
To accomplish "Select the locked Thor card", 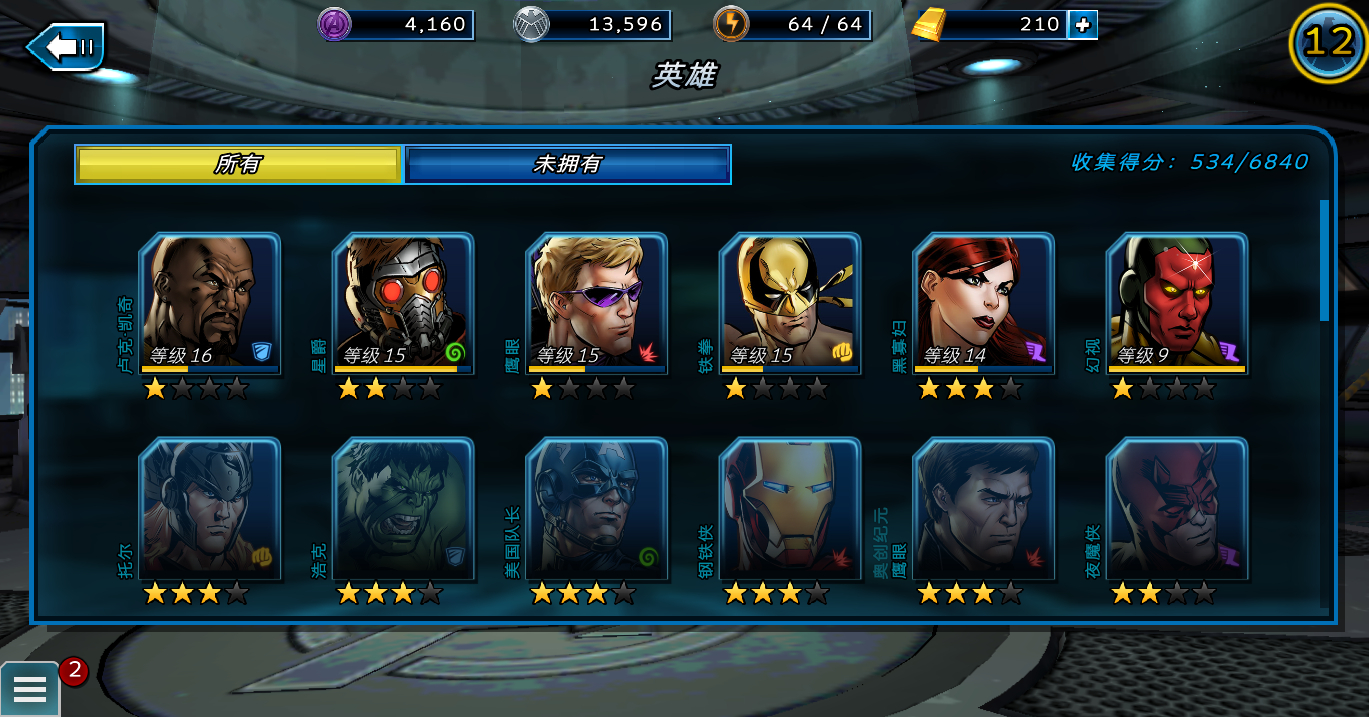I will click(210, 508).
